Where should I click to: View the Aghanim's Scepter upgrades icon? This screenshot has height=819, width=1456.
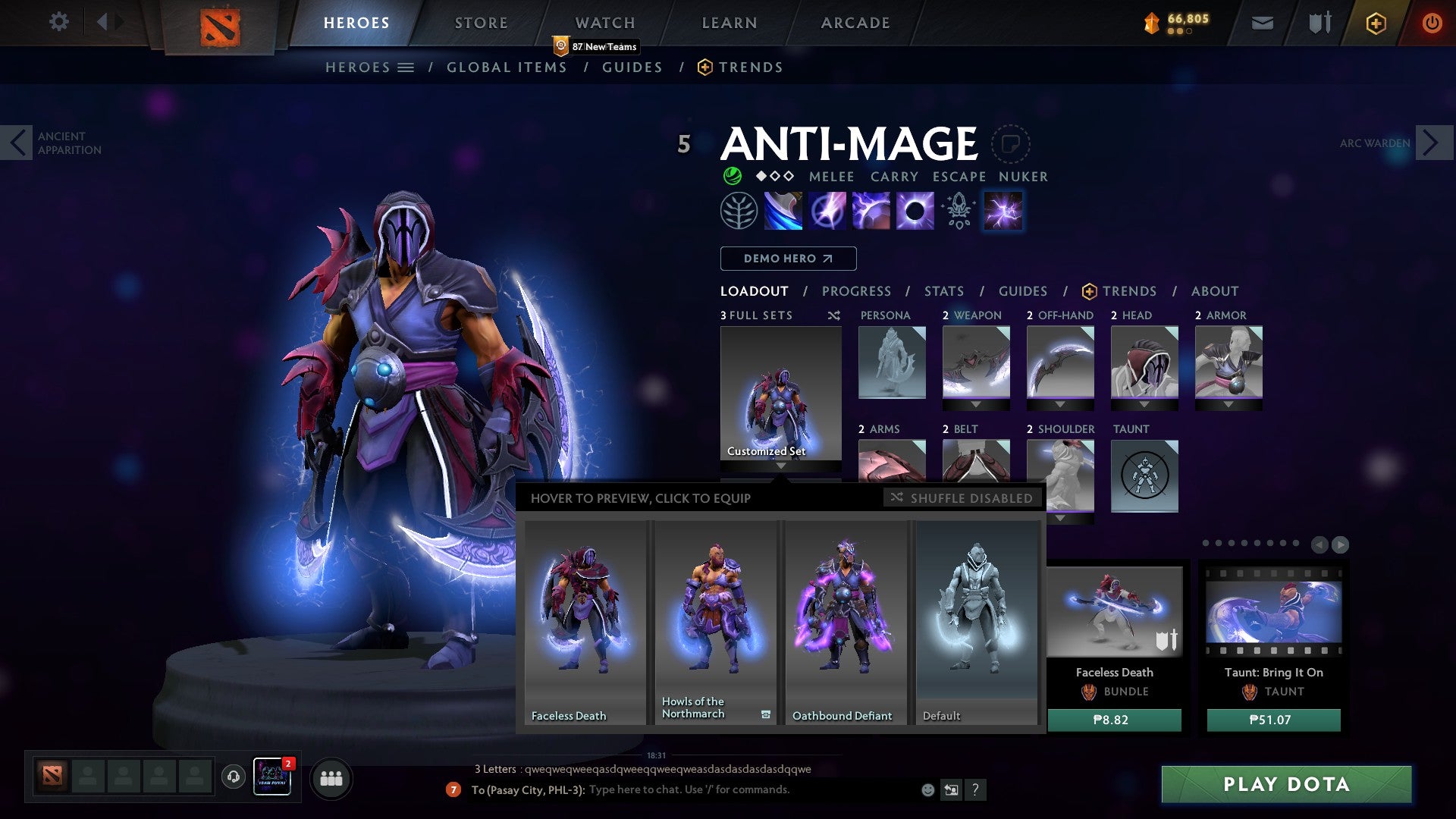958,211
